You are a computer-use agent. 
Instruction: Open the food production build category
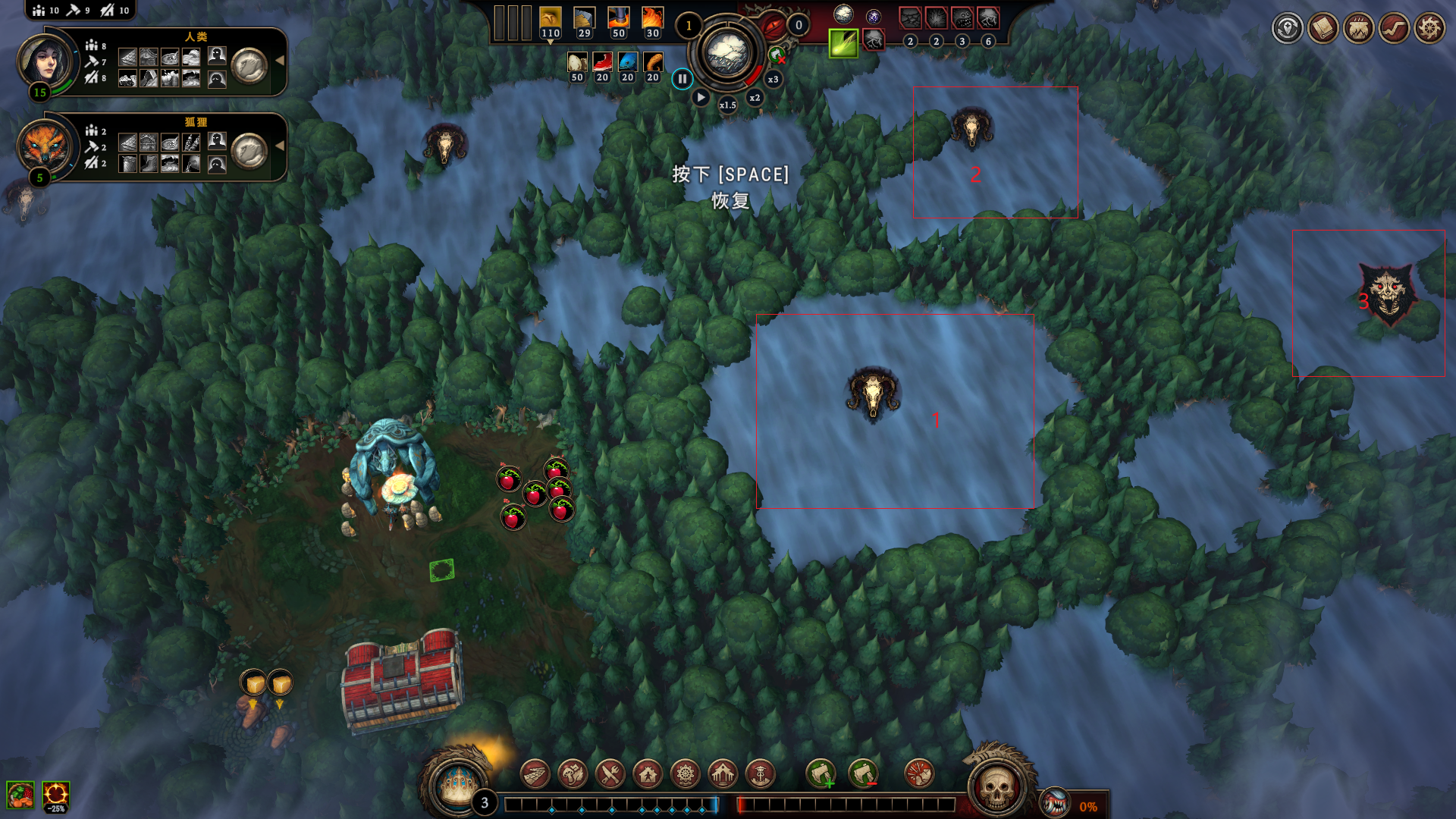pyautogui.click(x=573, y=774)
